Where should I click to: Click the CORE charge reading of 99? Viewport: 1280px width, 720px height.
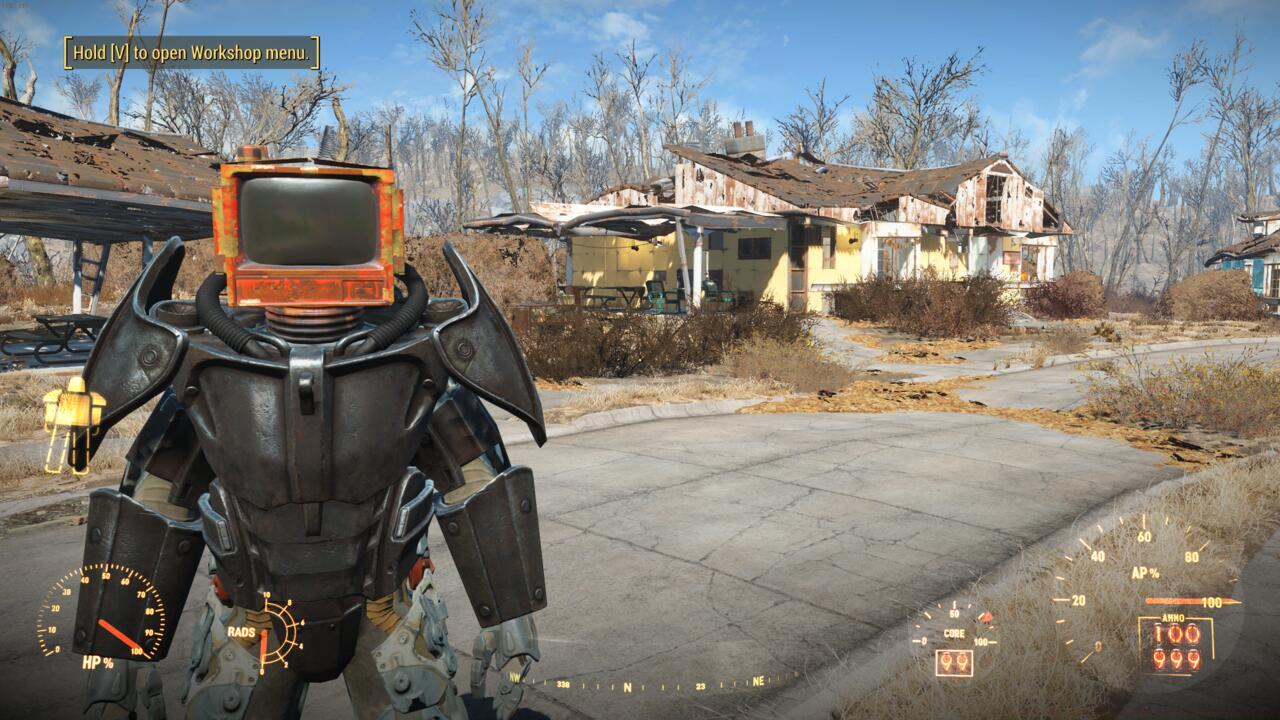point(955,661)
